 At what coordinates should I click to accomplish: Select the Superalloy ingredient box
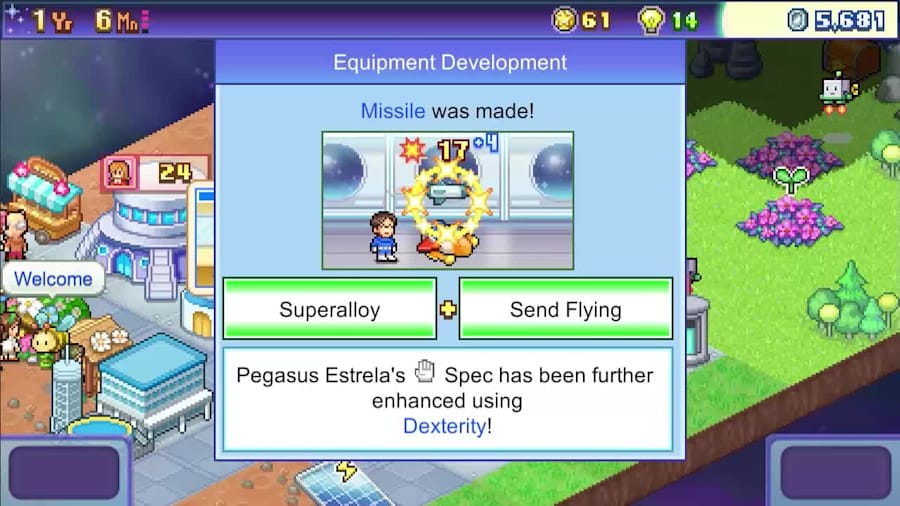[x=329, y=309]
